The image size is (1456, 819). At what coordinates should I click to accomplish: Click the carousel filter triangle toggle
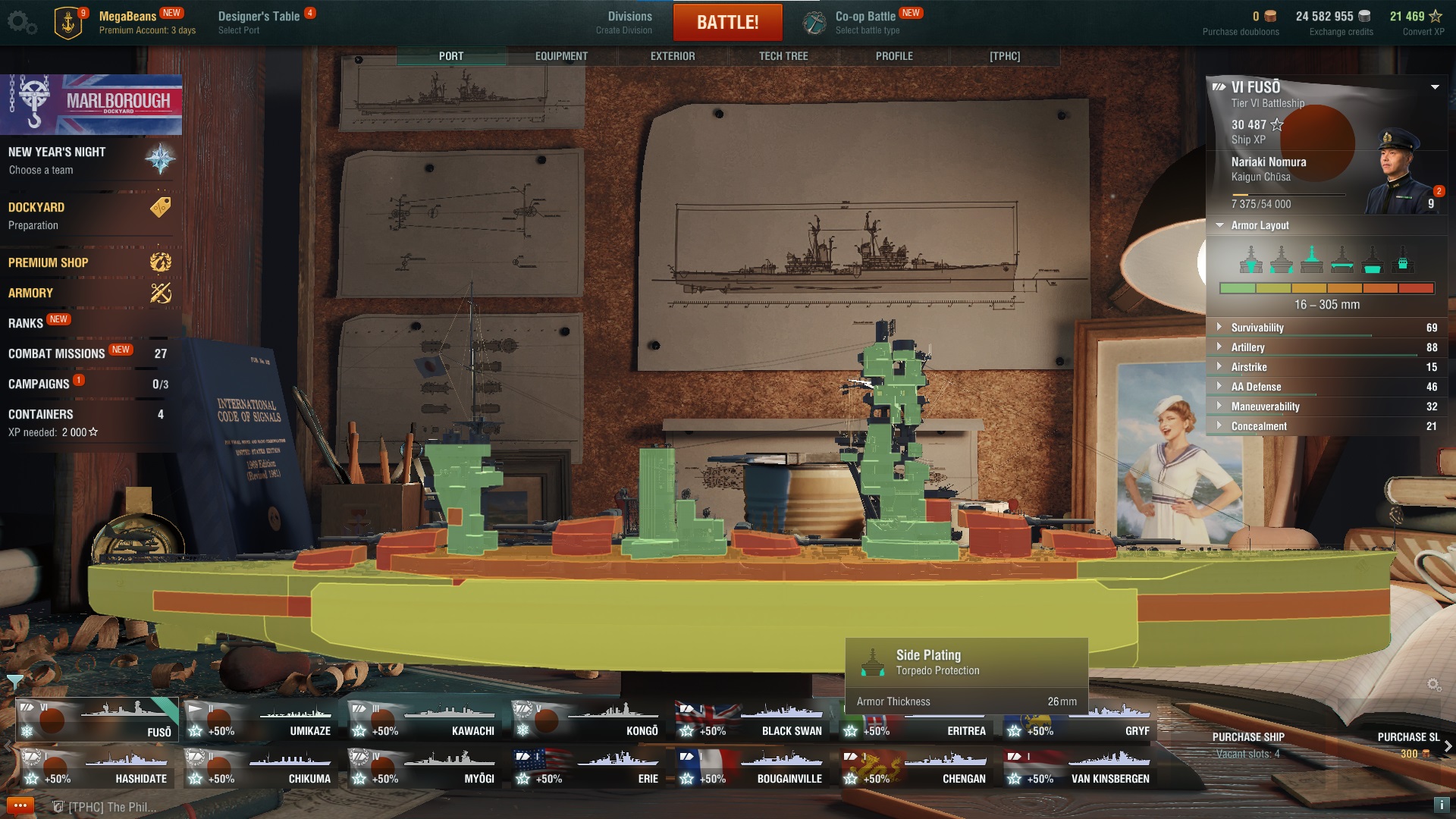[x=14, y=683]
